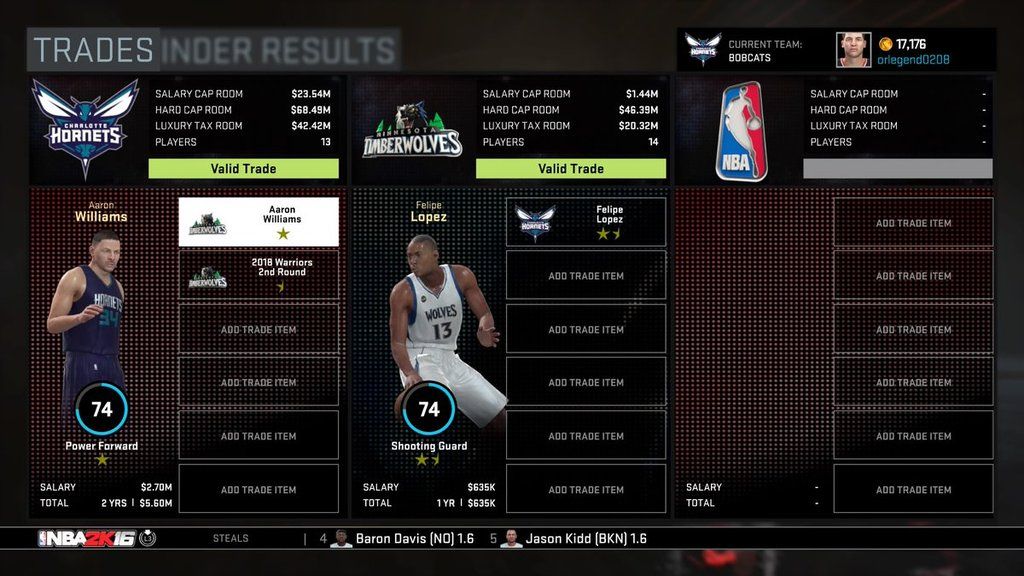Screen dimensions: 1024x576
Task: Switch to the Trades header tab
Action: click(93, 50)
